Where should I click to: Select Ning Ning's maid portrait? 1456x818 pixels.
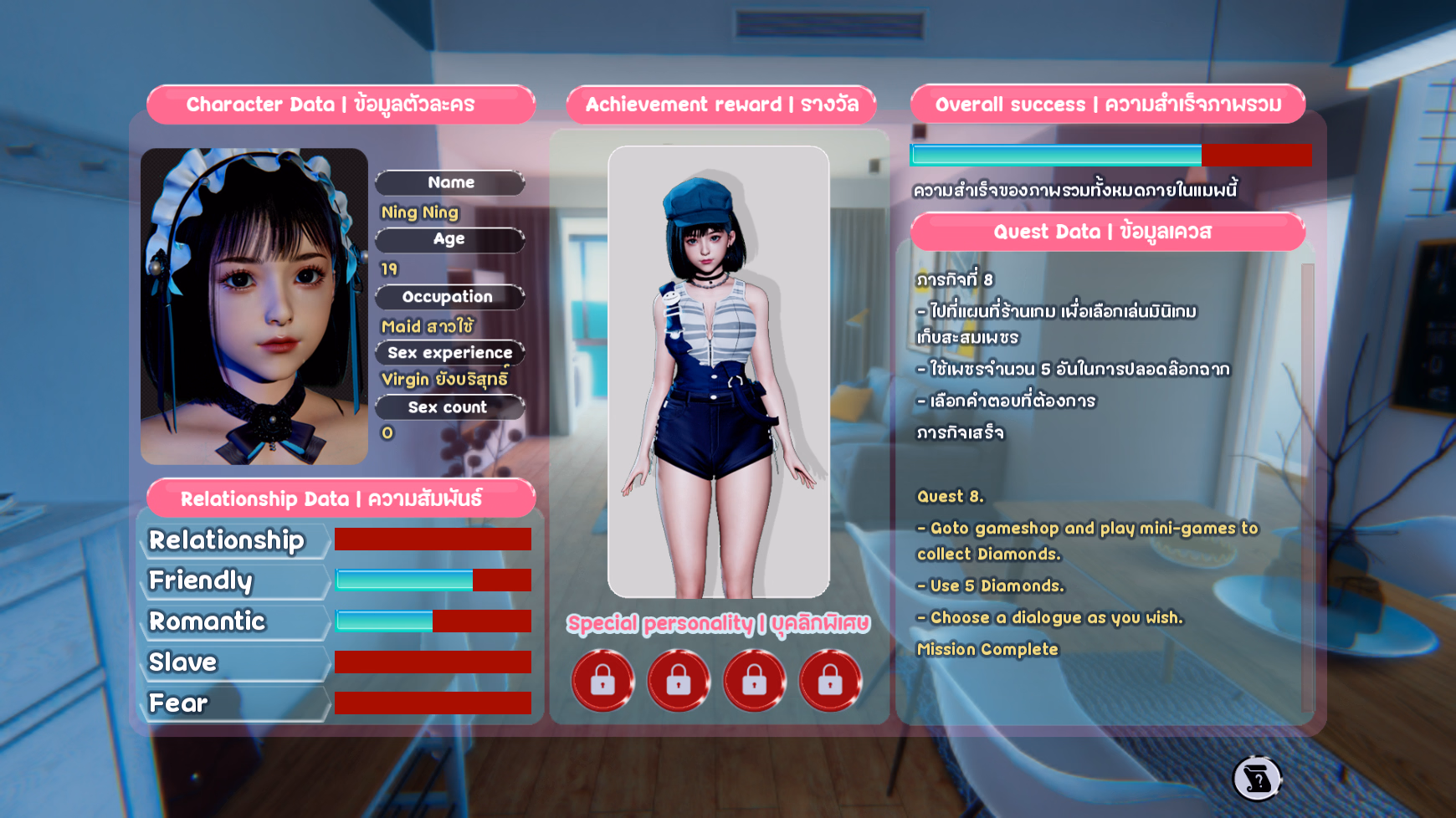254,306
